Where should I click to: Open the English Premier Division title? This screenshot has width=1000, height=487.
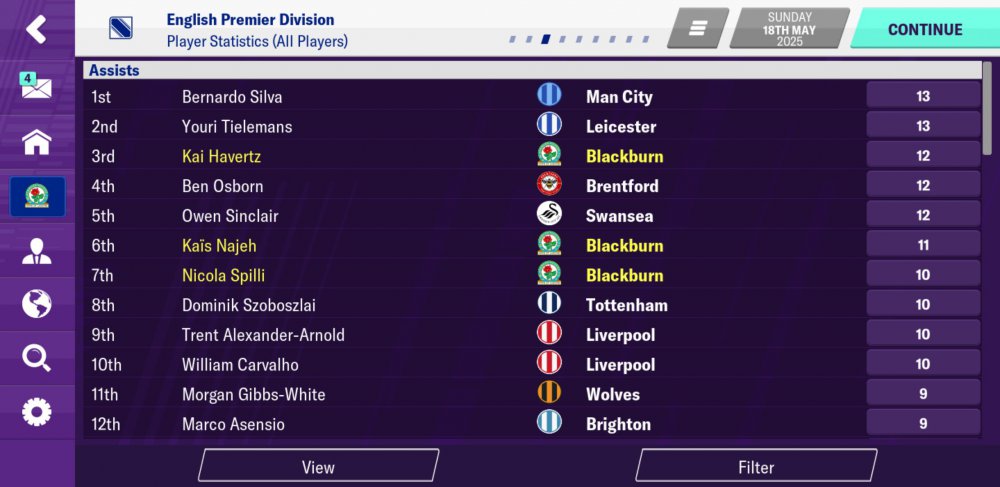tap(250, 20)
